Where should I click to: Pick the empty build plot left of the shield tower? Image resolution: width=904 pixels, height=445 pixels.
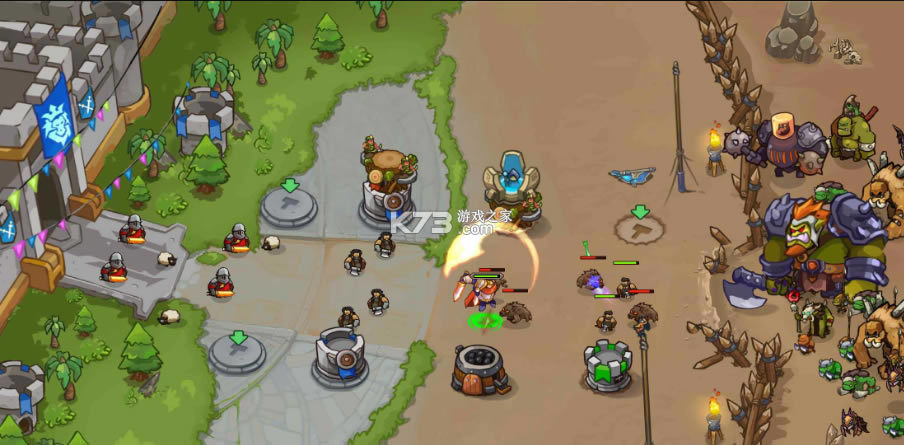(237, 352)
